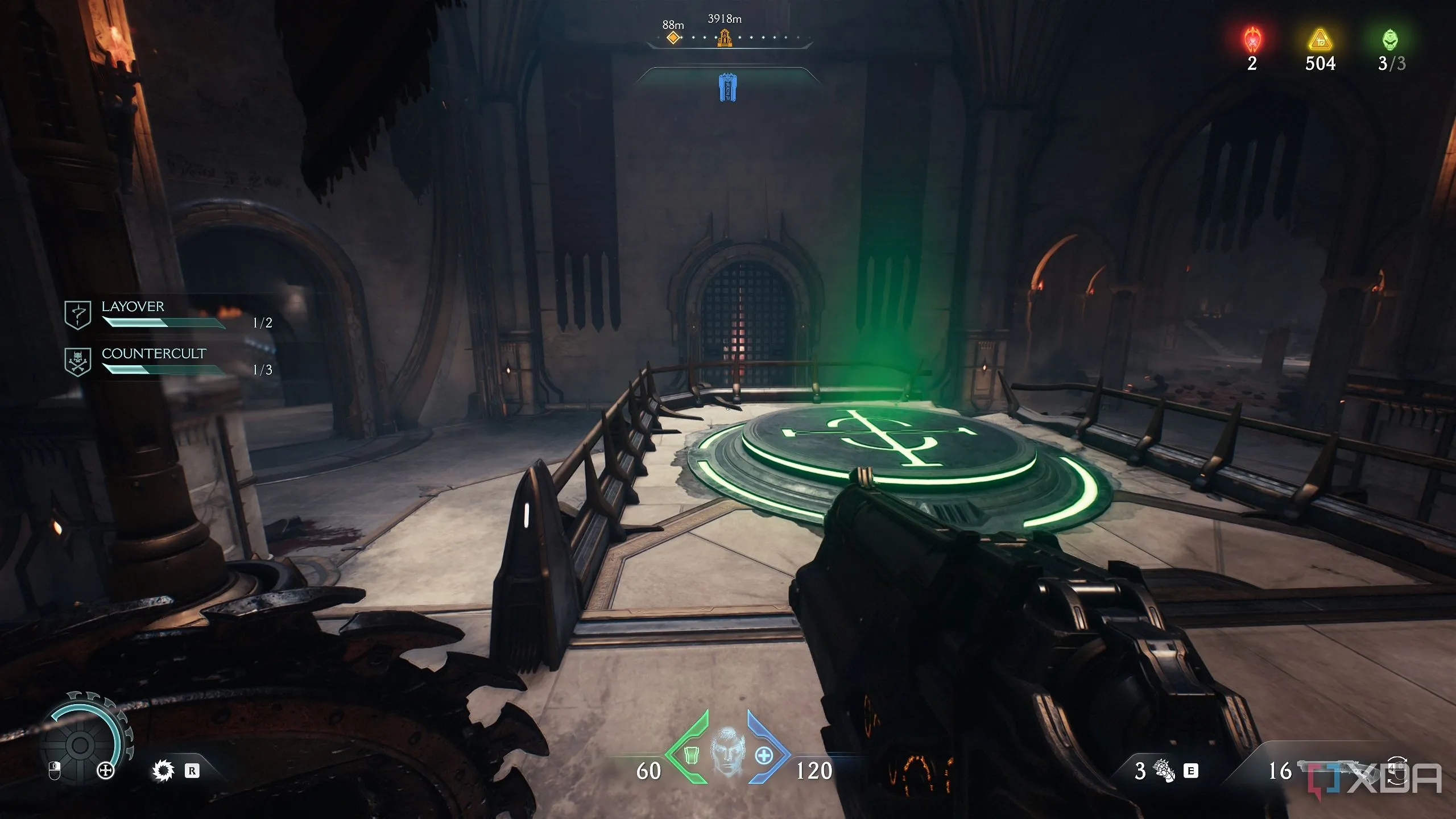Viewport: 1456px width, 819px height.
Task: Activate the spiked gauntlet melee icon
Action: click(x=1164, y=771)
